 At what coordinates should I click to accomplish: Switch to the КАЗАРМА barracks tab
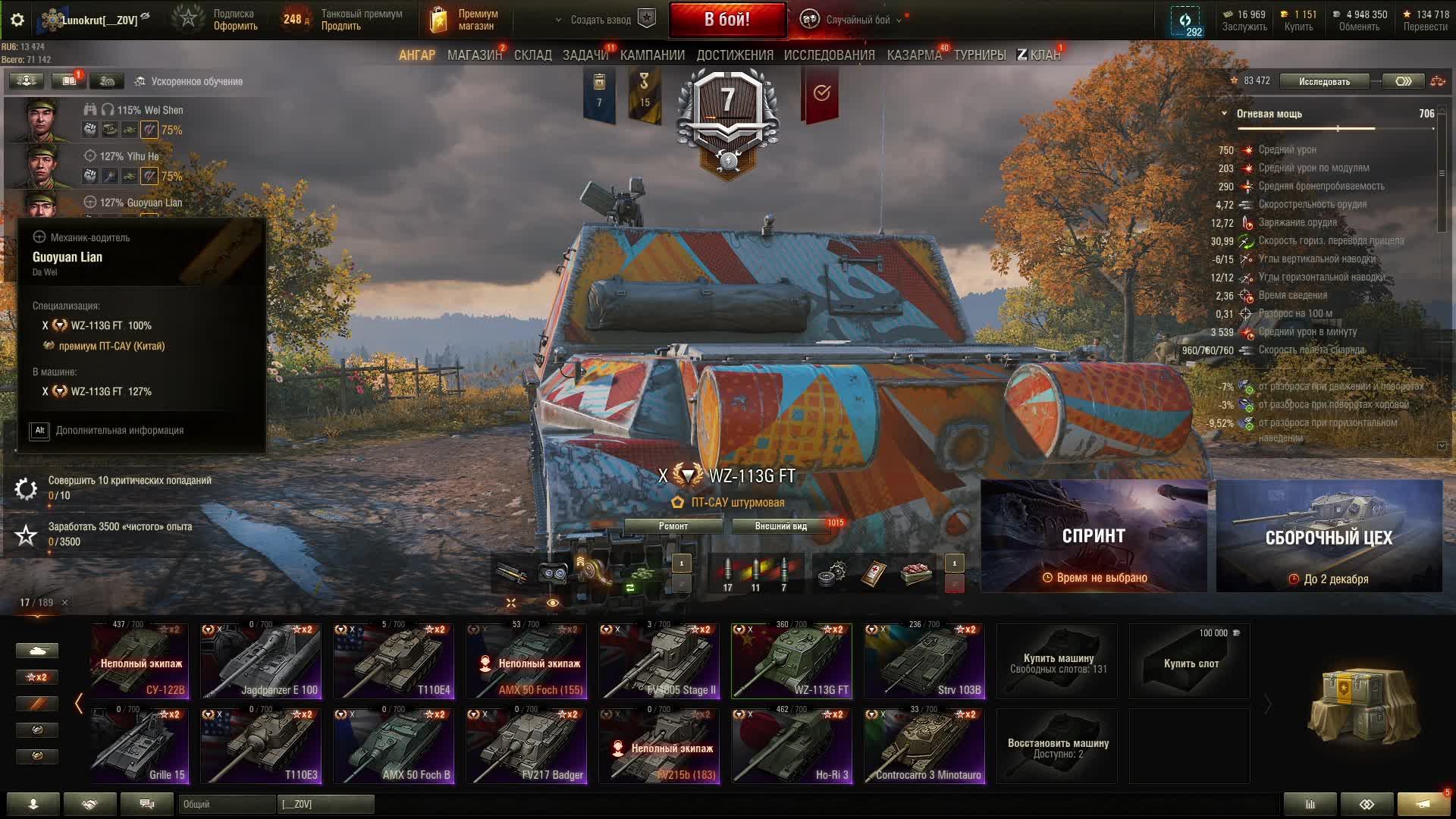tap(914, 55)
